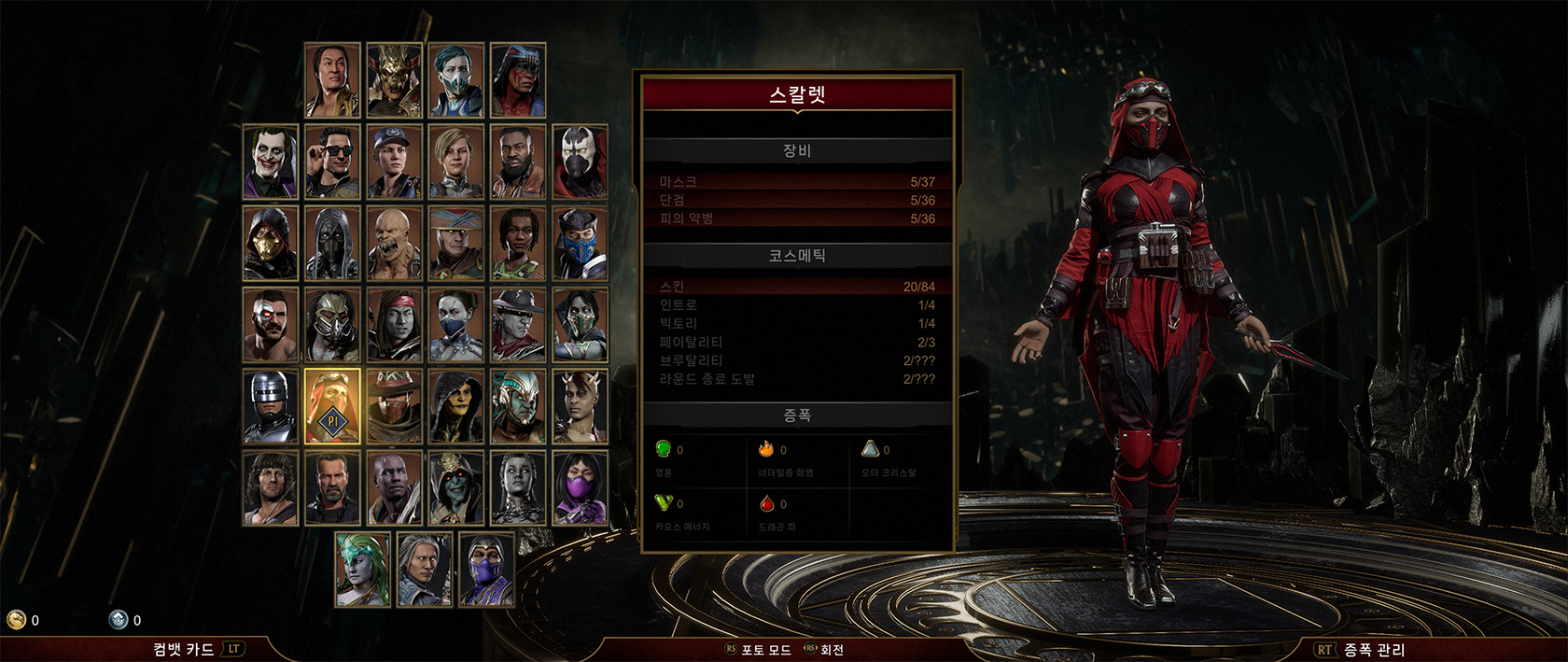This screenshot has height=662, width=1568.
Task: Select the highlighted Skarlet portrait
Action: (332, 406)
